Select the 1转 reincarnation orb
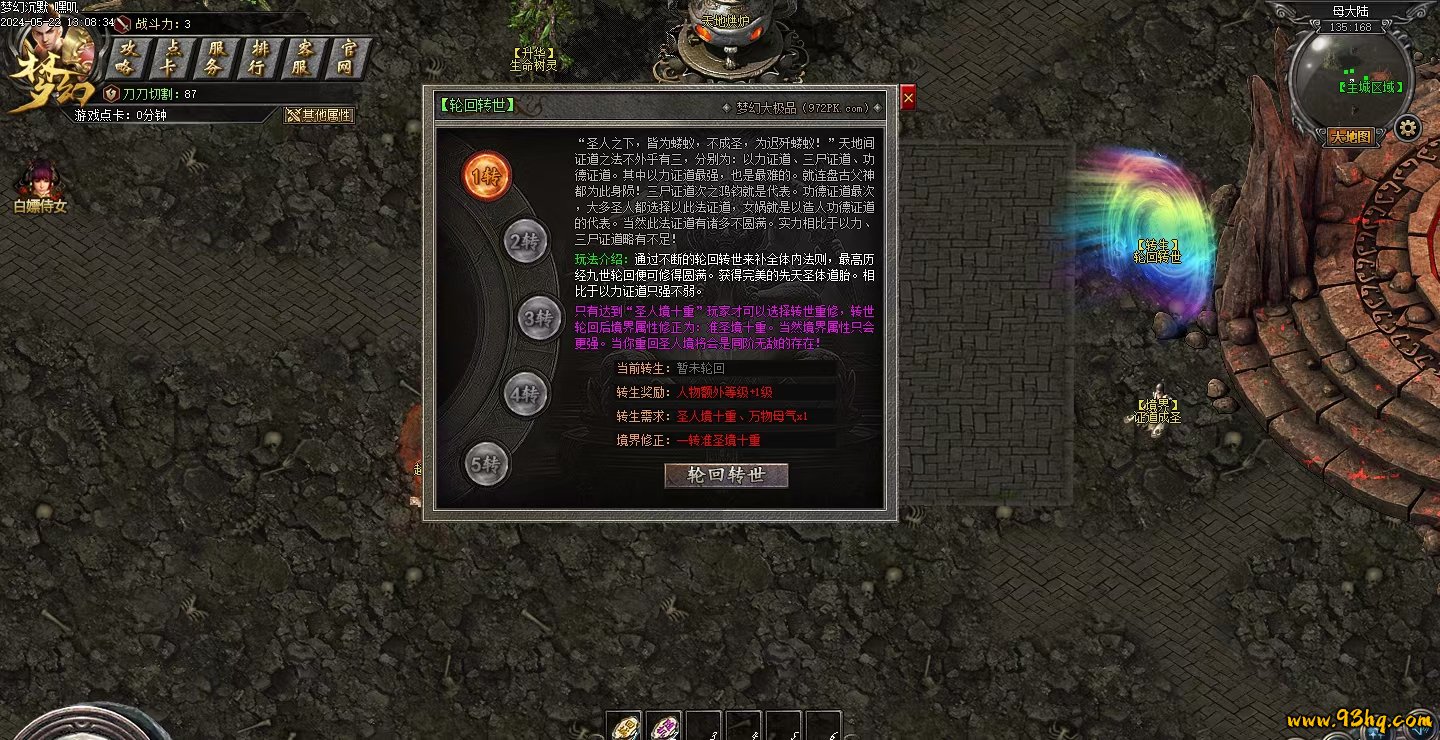Screen dimensions: 1440x740 486,176
